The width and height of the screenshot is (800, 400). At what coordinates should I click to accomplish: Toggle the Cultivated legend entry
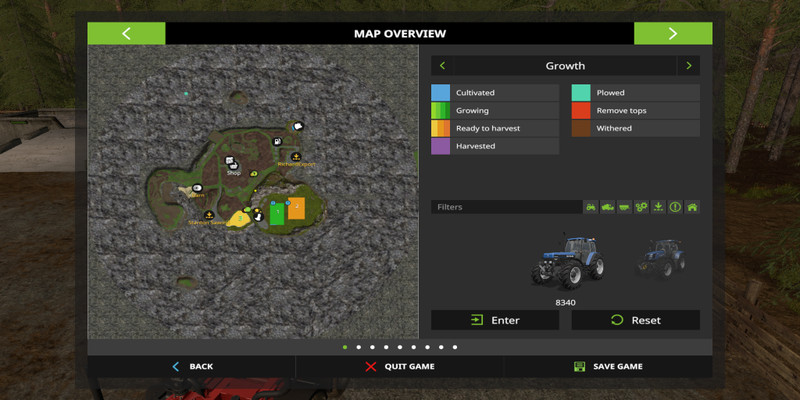pos(495,93)
